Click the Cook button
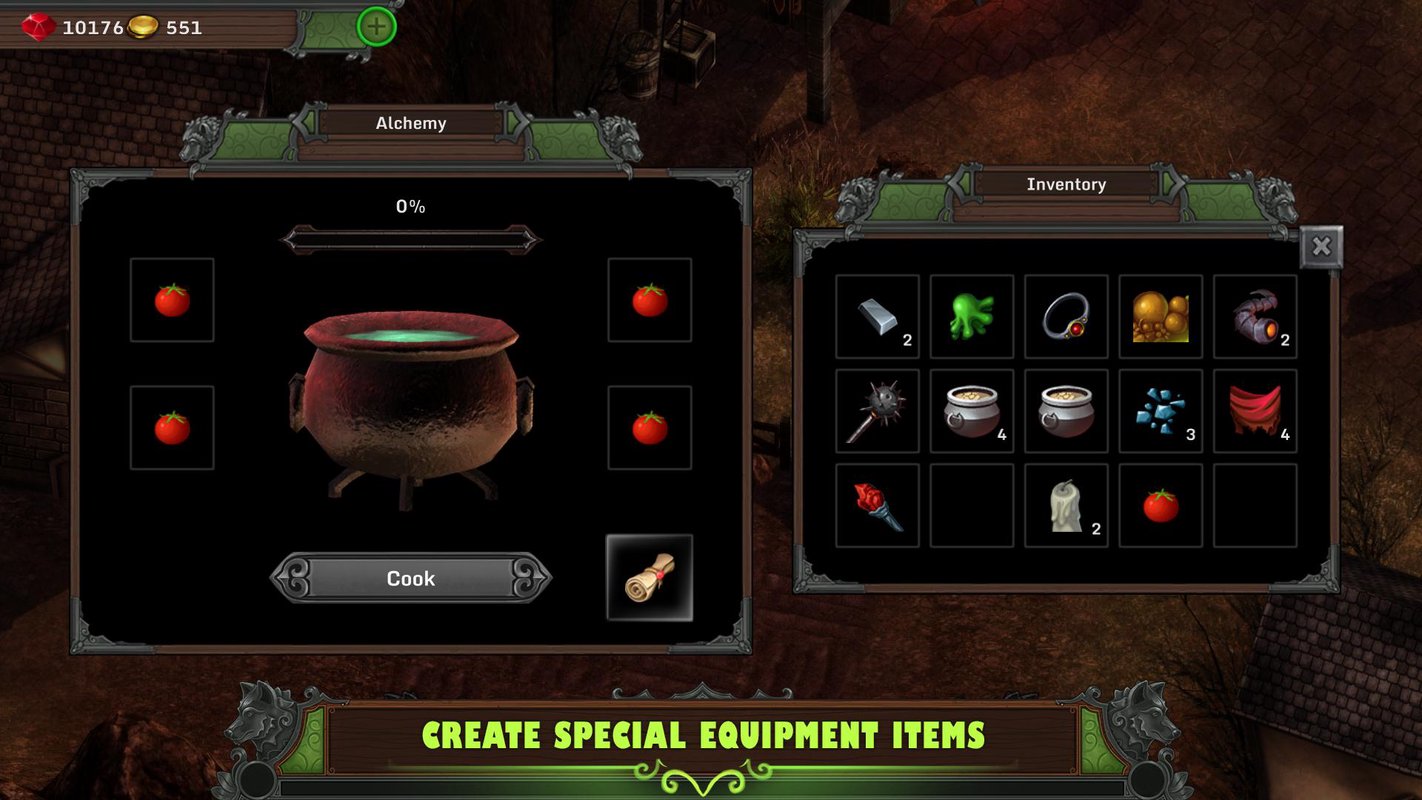Screen dimensions: 1422x800 click(410, 578)
